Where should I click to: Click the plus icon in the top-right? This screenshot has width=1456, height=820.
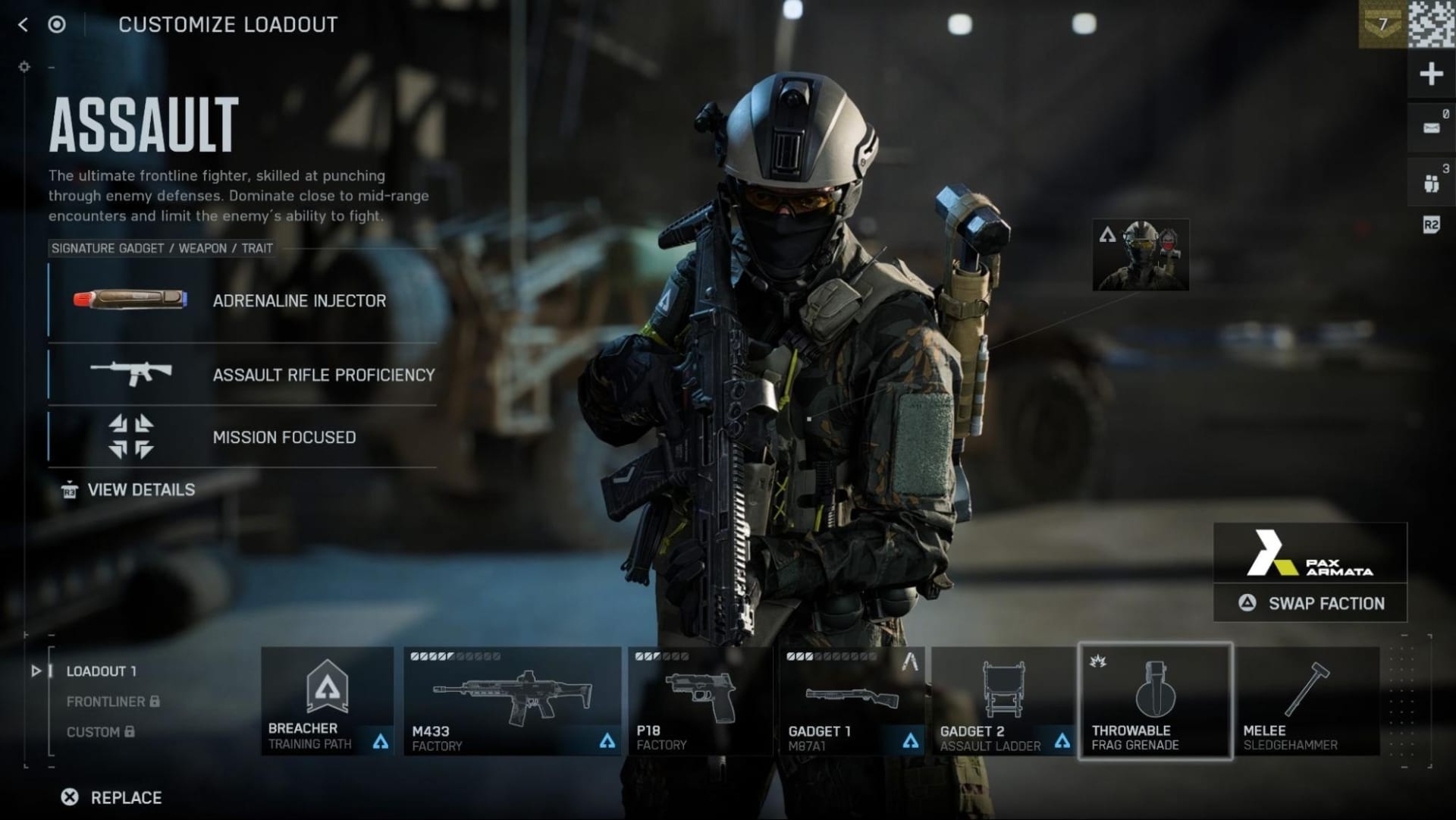pyautogui.click(x=1431, y=74)
